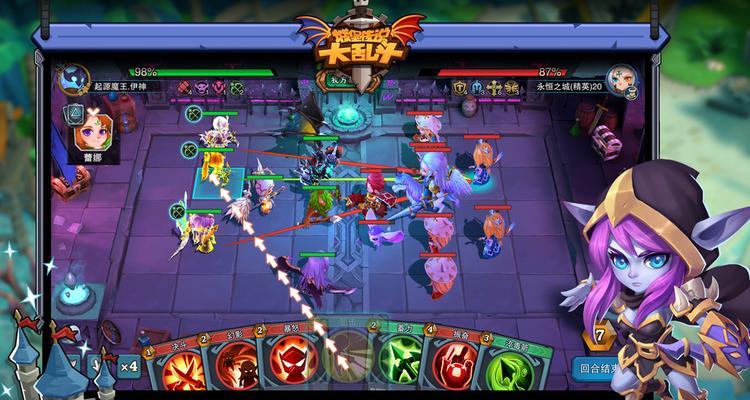The height and width of the screenshot is (400, 750).
Task: Inspect the player's purple demon face buff
Action: click(x=203, y=87)
